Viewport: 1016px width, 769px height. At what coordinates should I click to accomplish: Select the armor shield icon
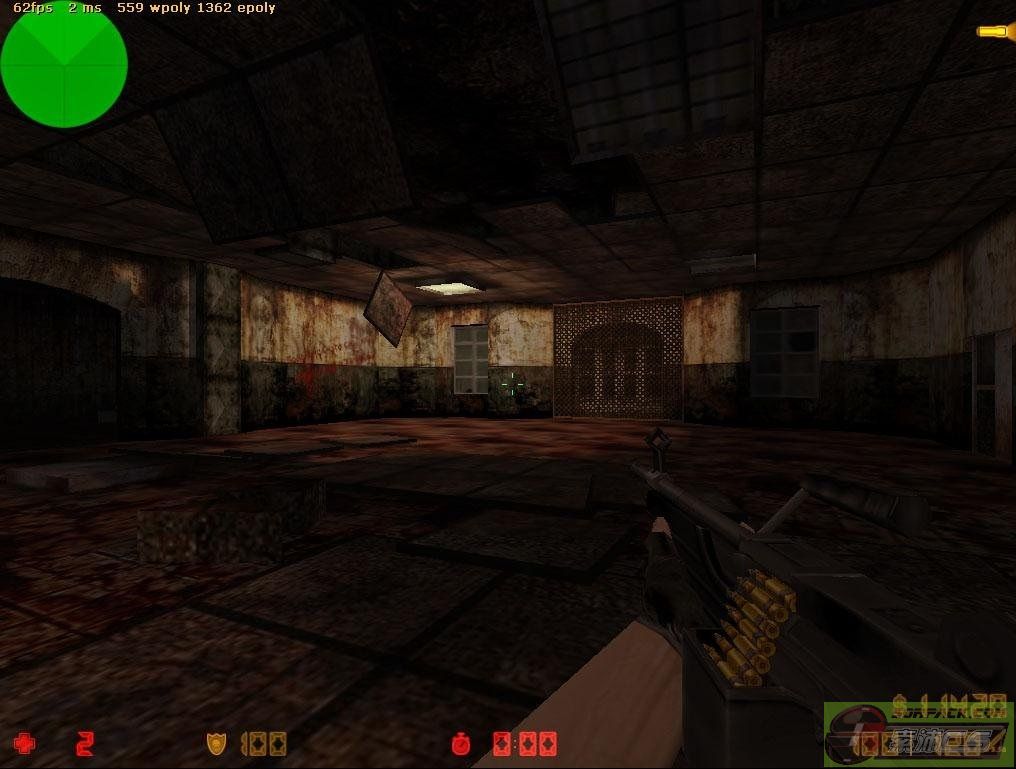click(216, 744)
